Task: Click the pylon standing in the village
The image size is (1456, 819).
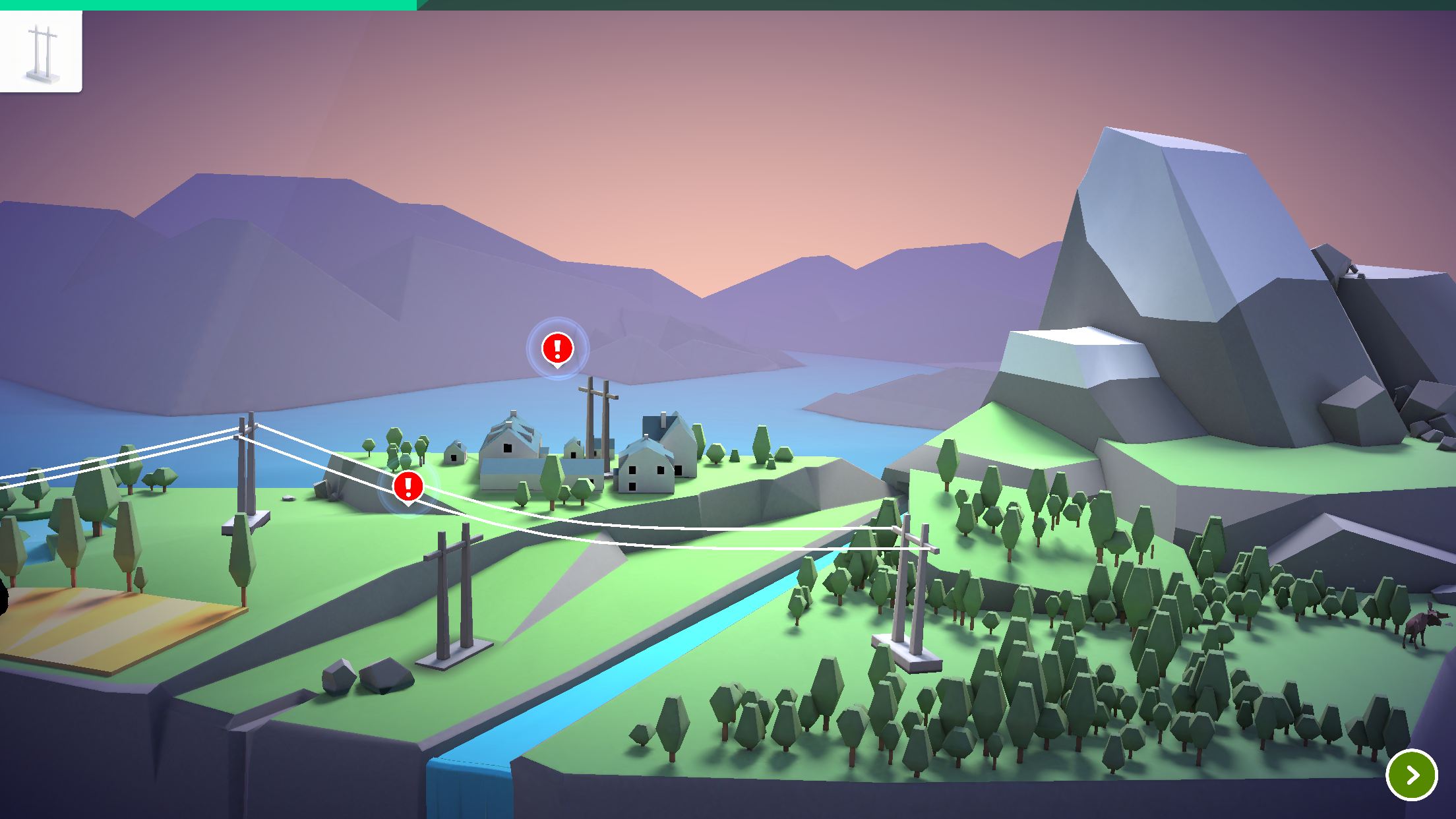Action: point(599,422)
